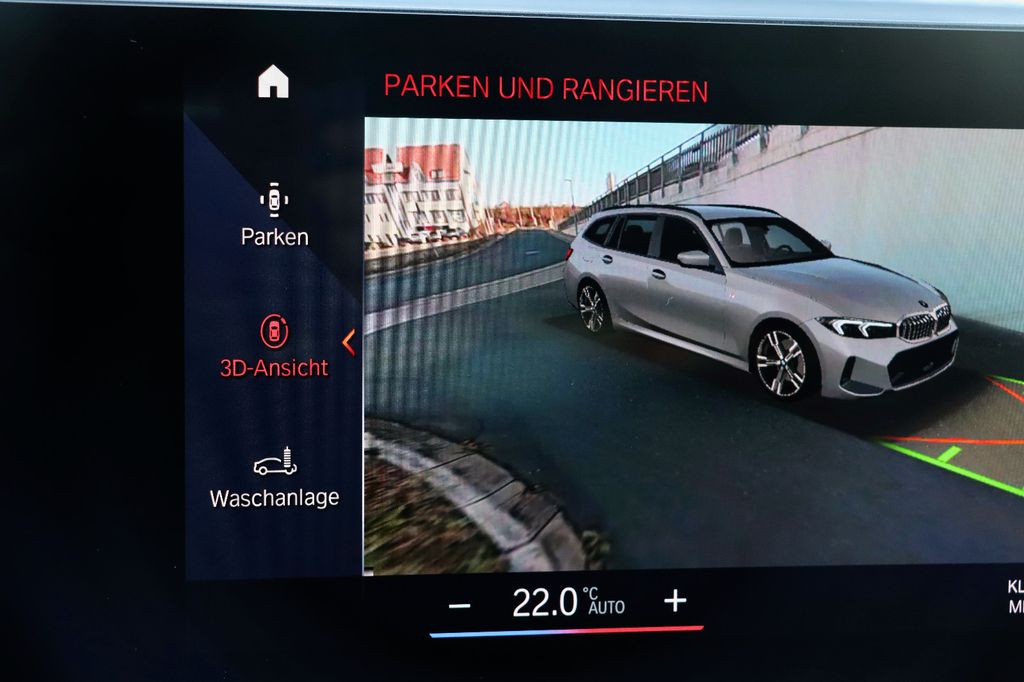The height and width of the screenshot is (682, 1024).
Task: Increase temperature with the plus button
Action: [x=676, y=601]
